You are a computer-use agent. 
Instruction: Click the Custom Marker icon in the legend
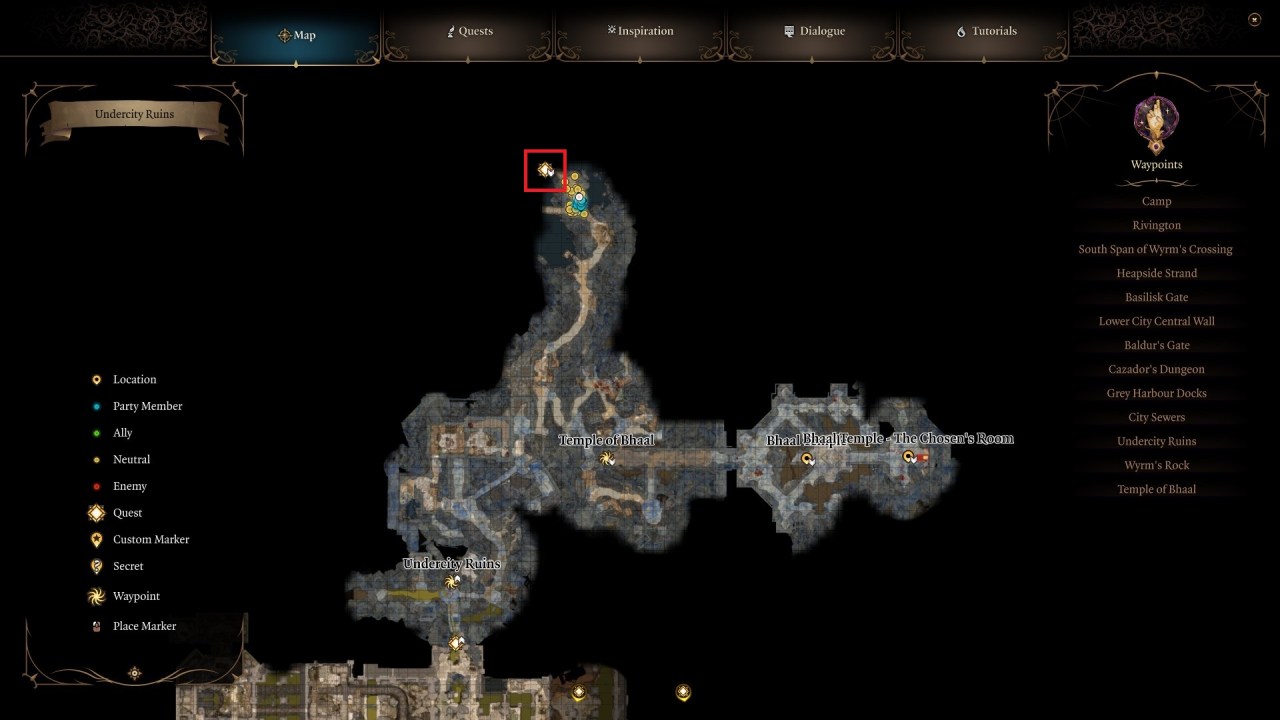click(96, 539)
